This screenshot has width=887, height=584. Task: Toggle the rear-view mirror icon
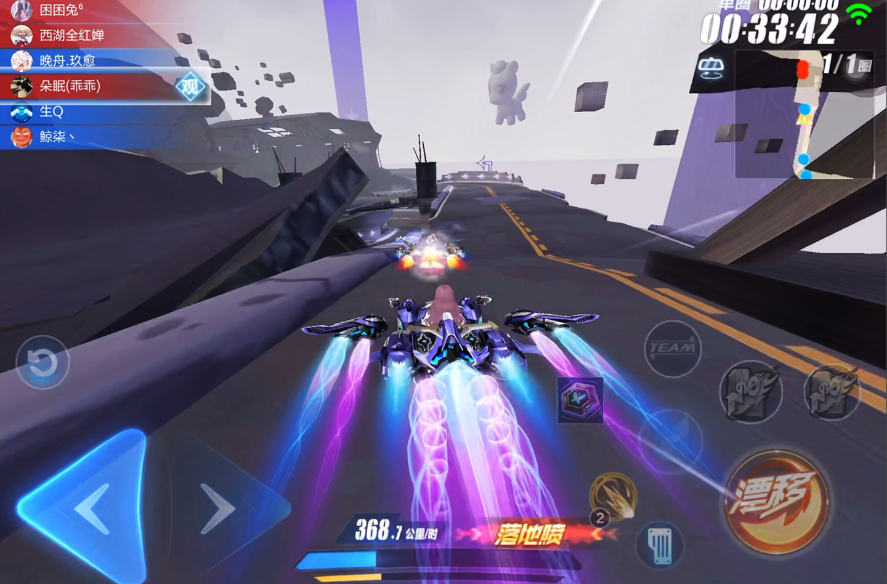click(x=711, y=69)
